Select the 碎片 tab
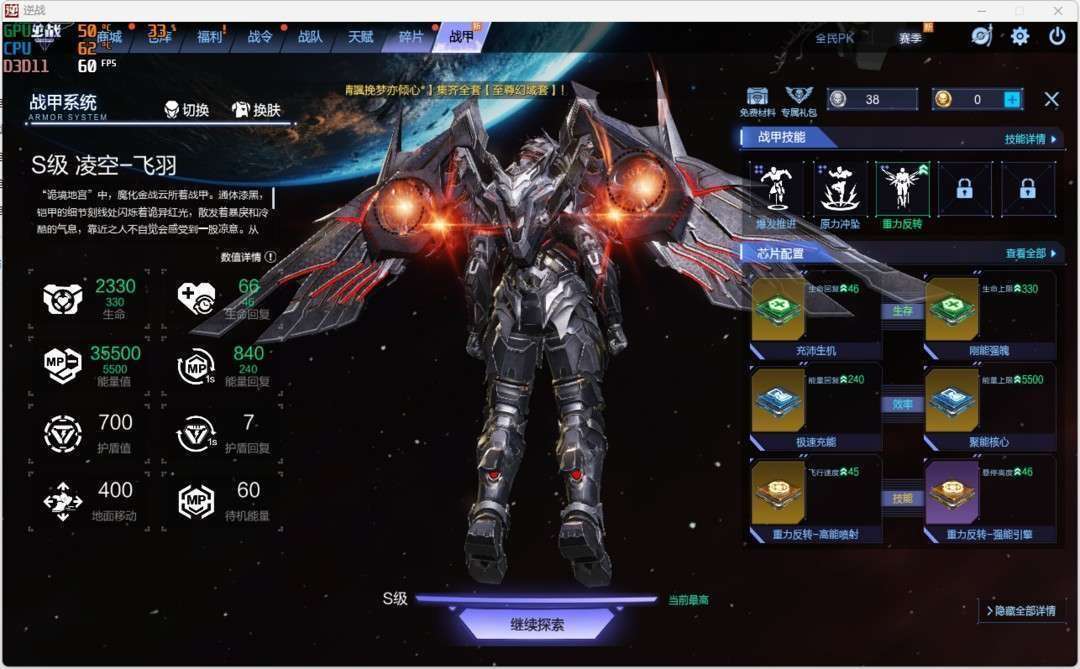Screen dimensions: 1080x669 (411, 37)
